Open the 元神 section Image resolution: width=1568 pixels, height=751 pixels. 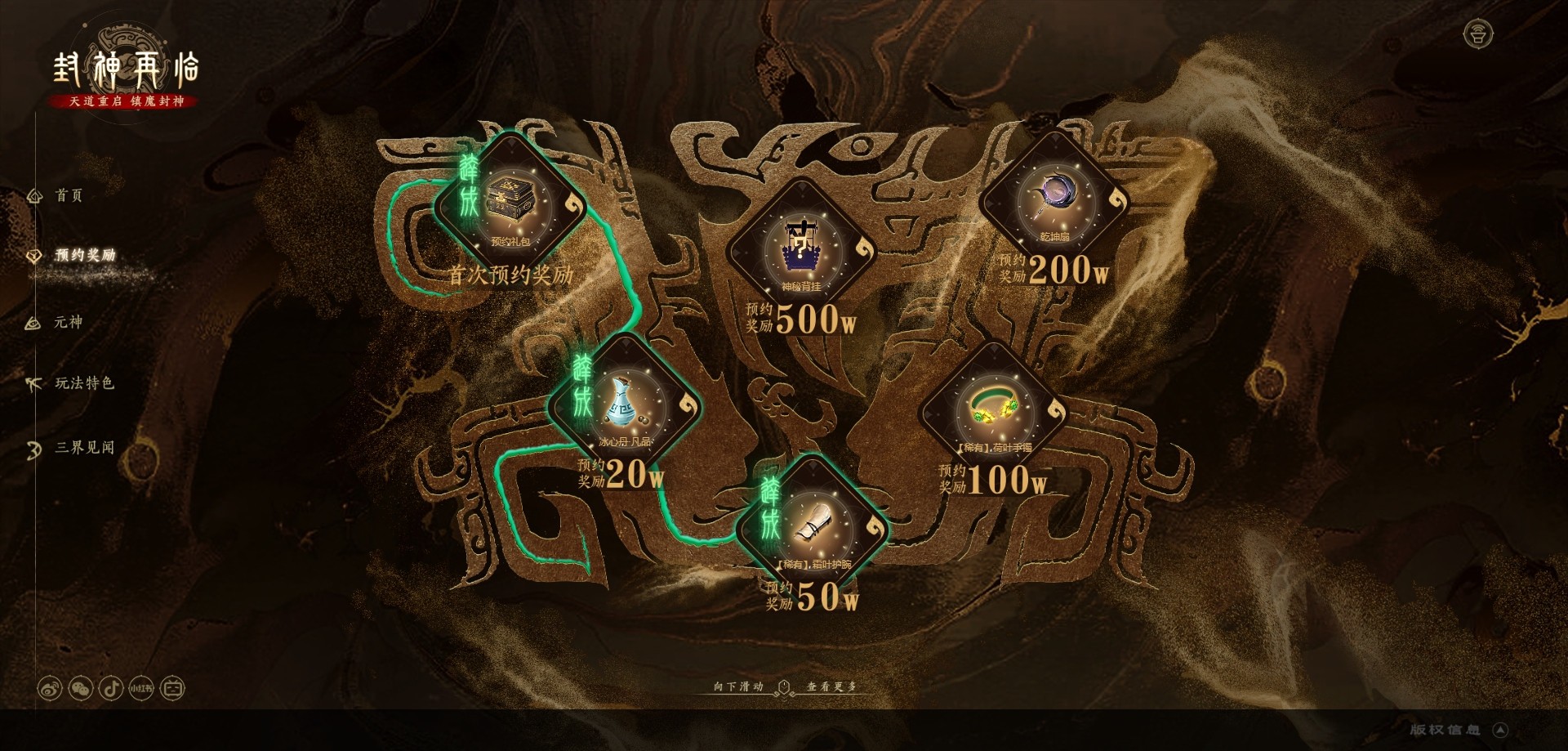(x=68, y=322)
